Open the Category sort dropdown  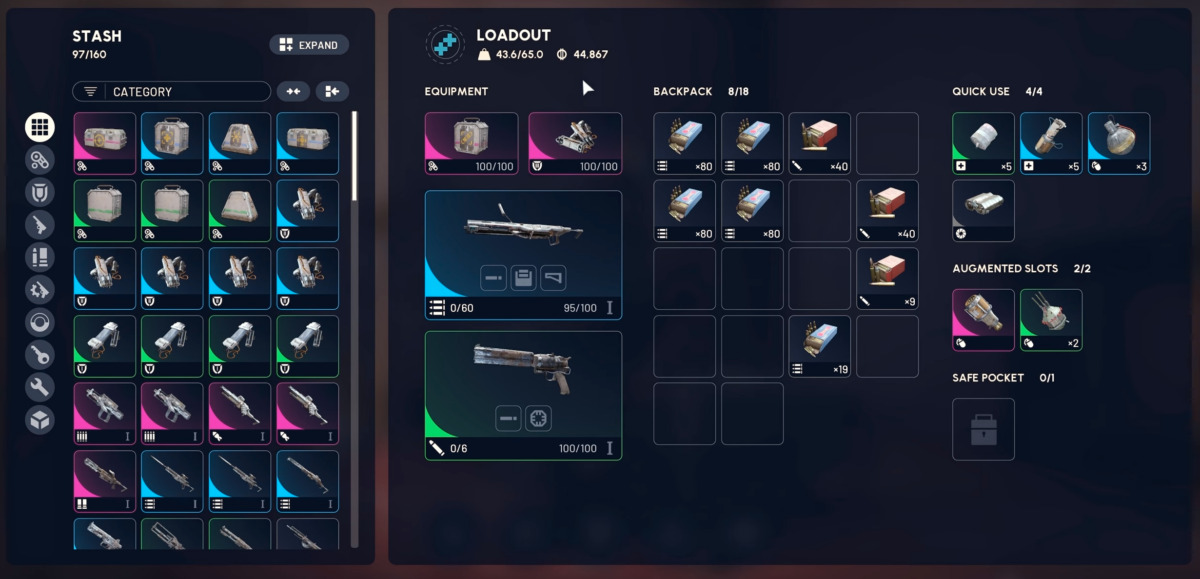tap(171, 92)
